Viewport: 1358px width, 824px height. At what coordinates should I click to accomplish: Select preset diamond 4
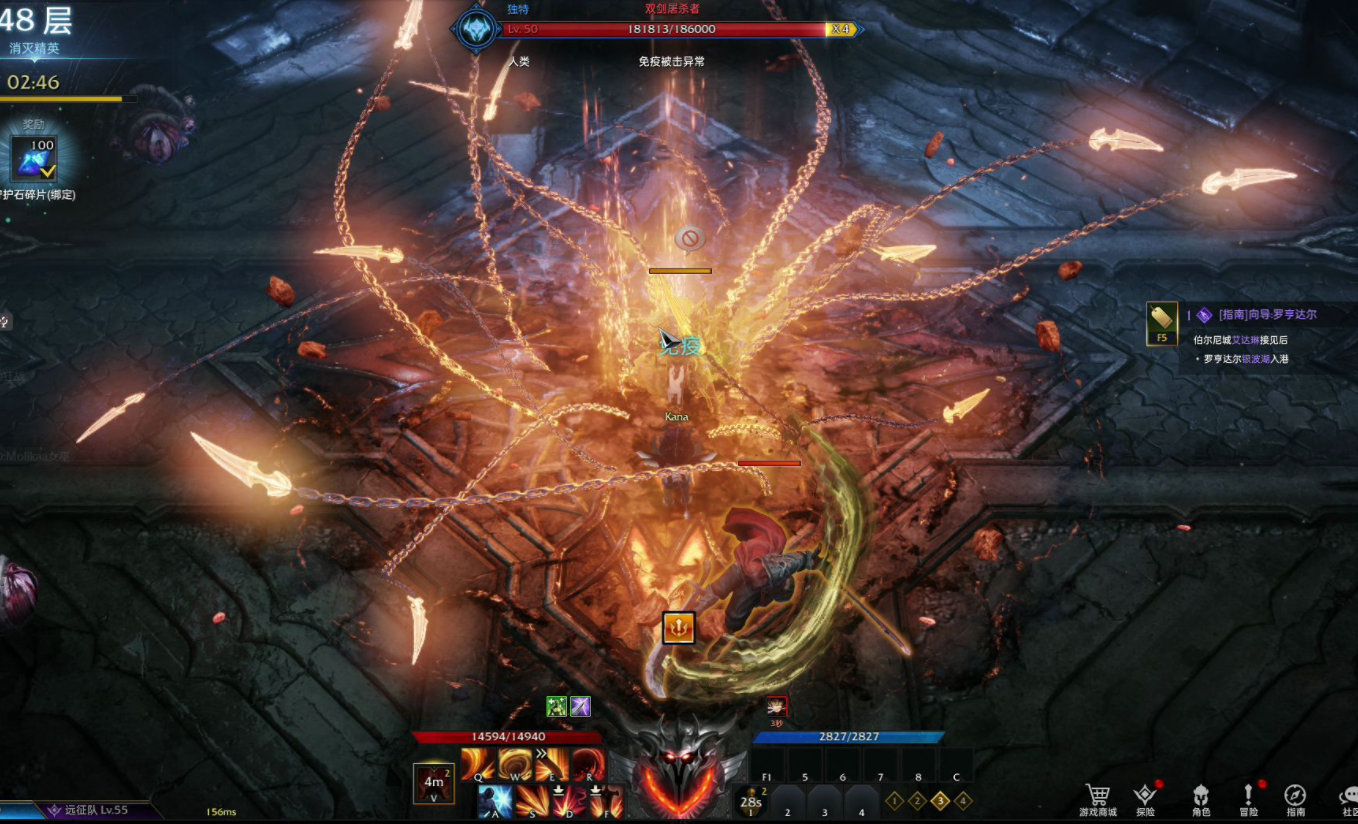point(963,800)
